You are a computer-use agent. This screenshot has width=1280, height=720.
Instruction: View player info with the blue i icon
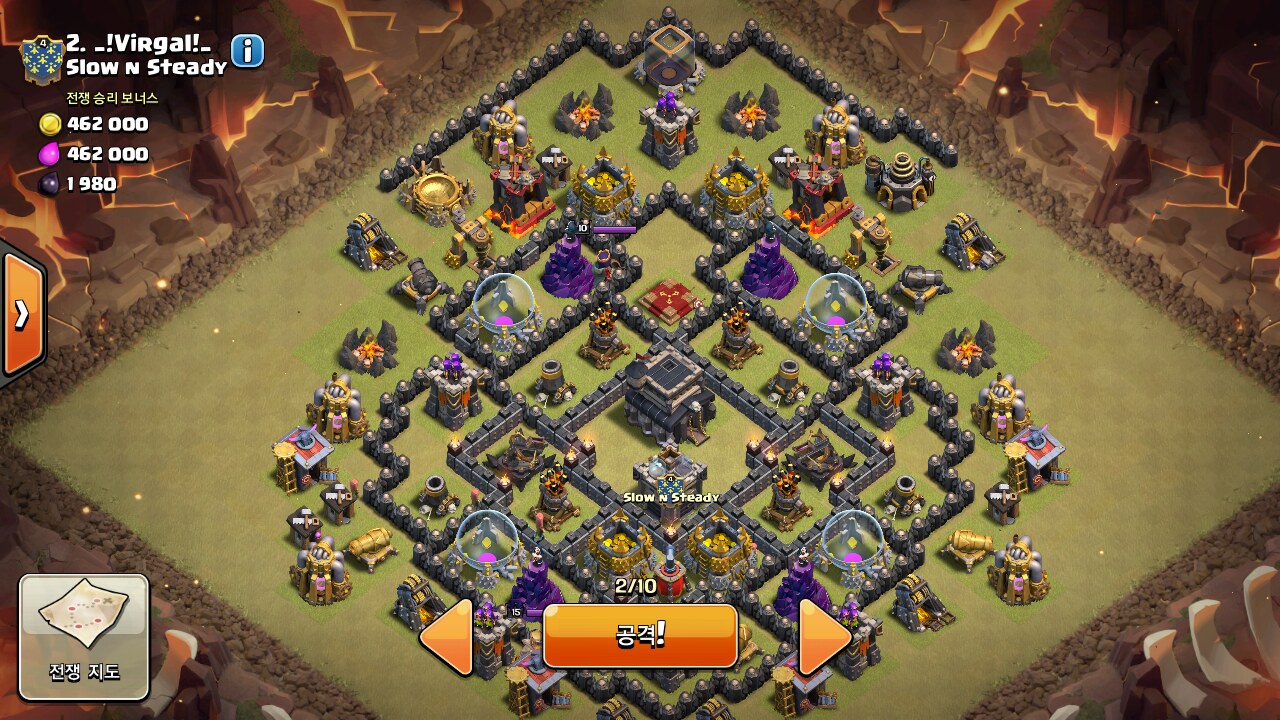point(247,51)
